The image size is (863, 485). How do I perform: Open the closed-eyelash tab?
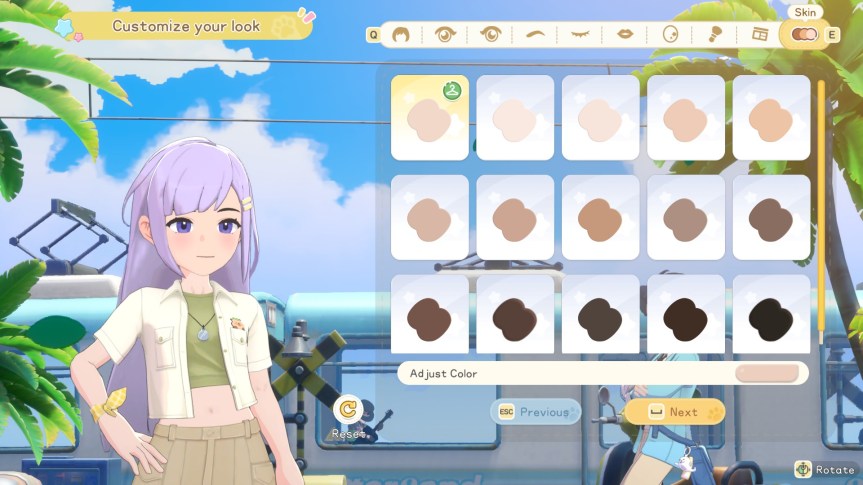pyautogui.click(x=580, y=34)
